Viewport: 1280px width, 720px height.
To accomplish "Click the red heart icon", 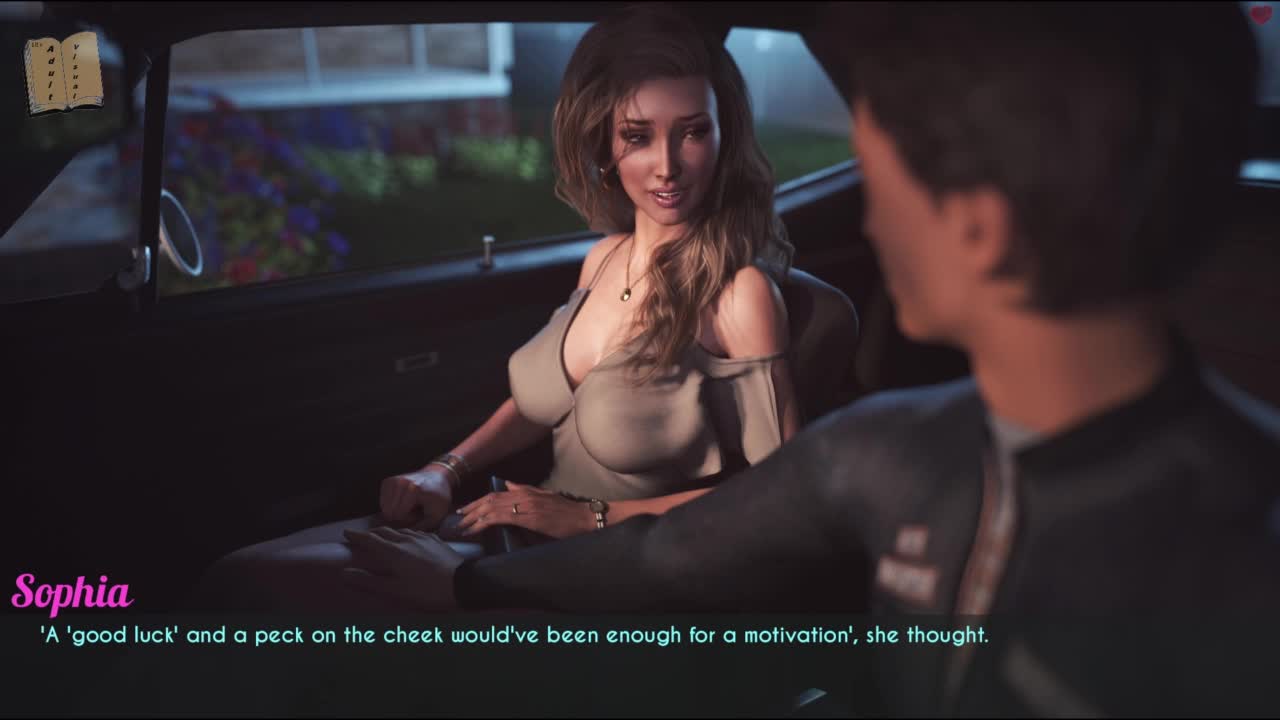I will [1260, 14].
